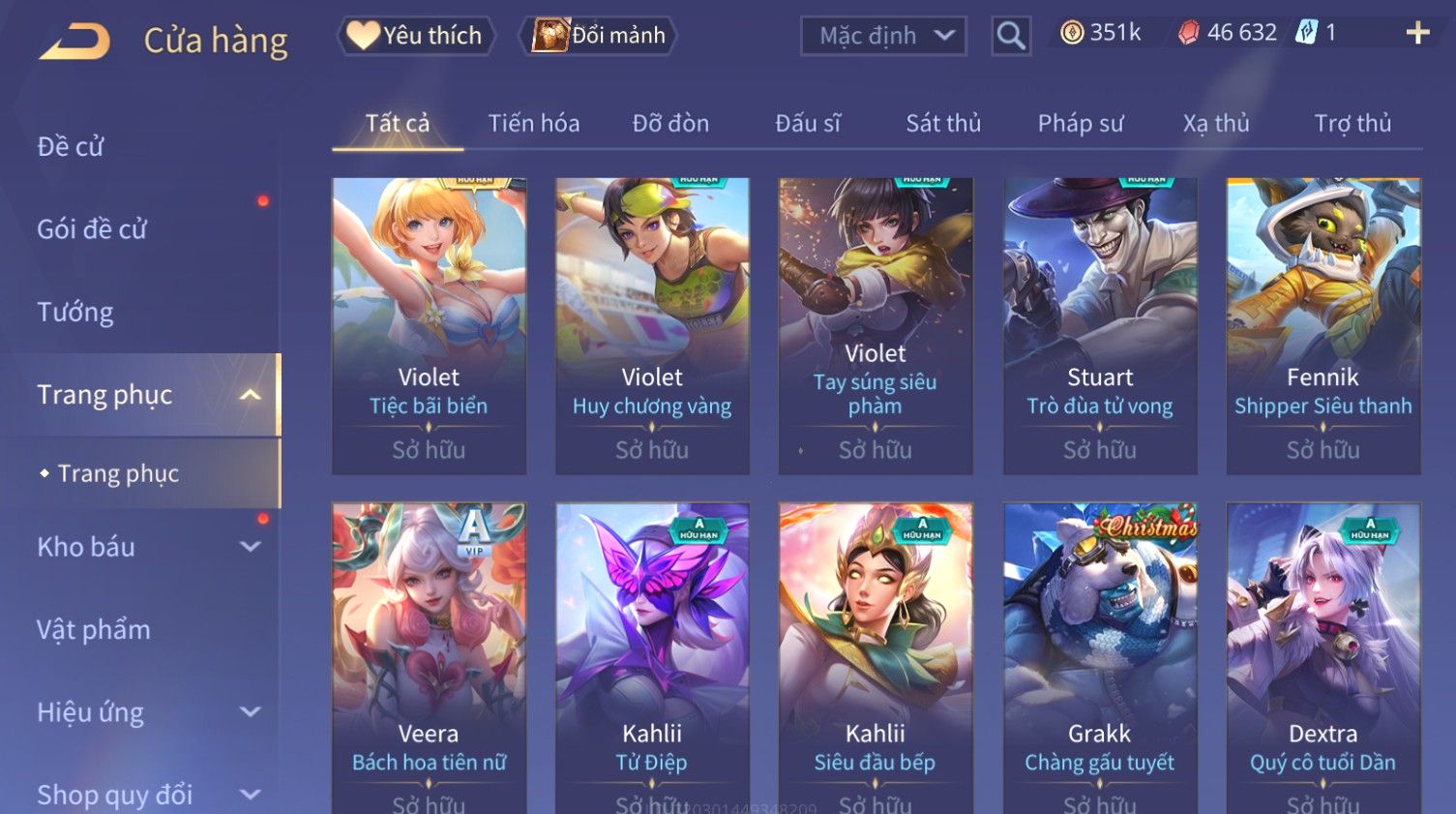The width and height of the screenshot is (1456, 814).
Task: Choose the Trợ thủ tab
Action: [1352, 124]
